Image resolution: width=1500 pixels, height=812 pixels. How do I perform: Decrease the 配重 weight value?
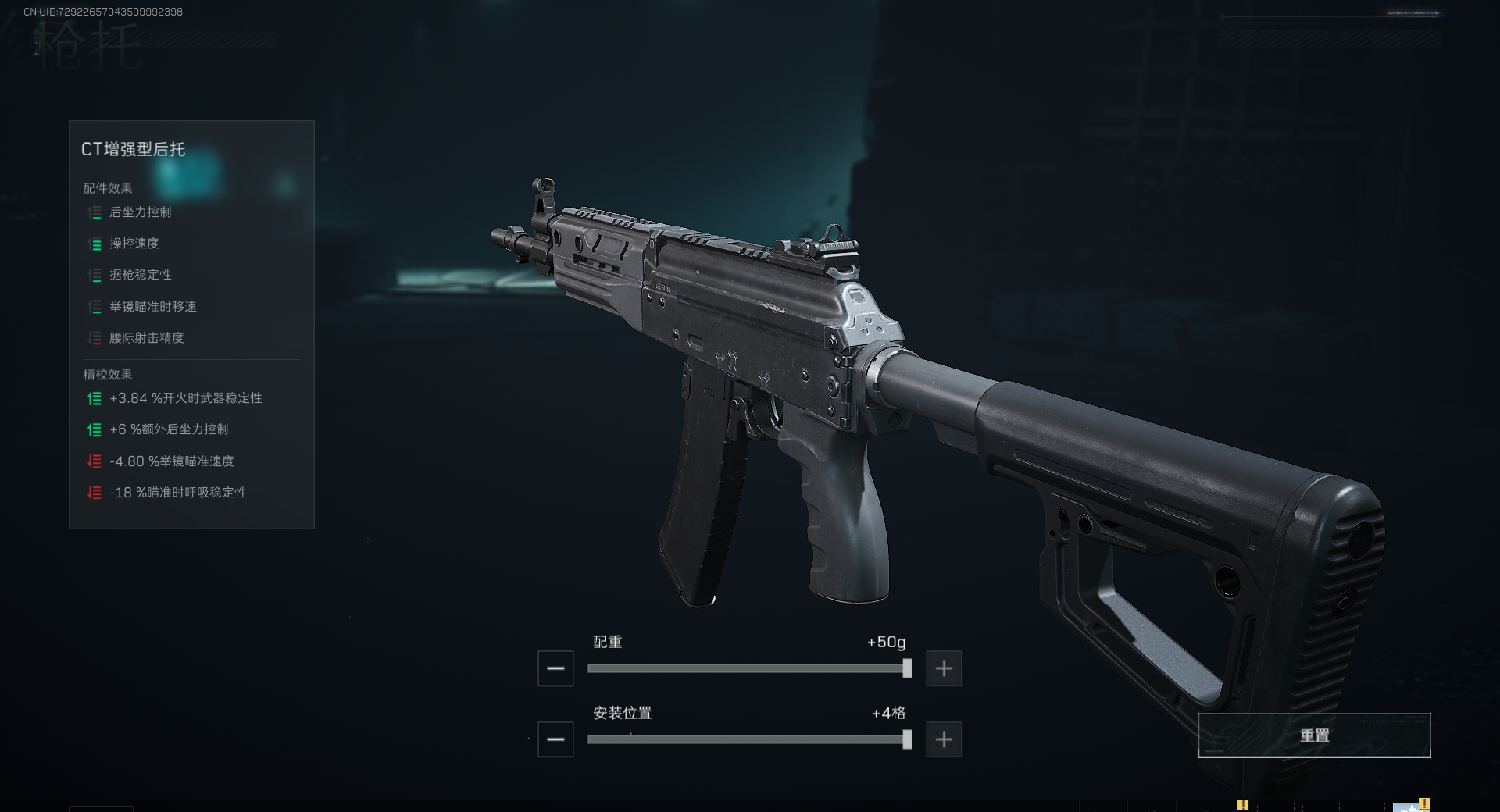point(555,668)
